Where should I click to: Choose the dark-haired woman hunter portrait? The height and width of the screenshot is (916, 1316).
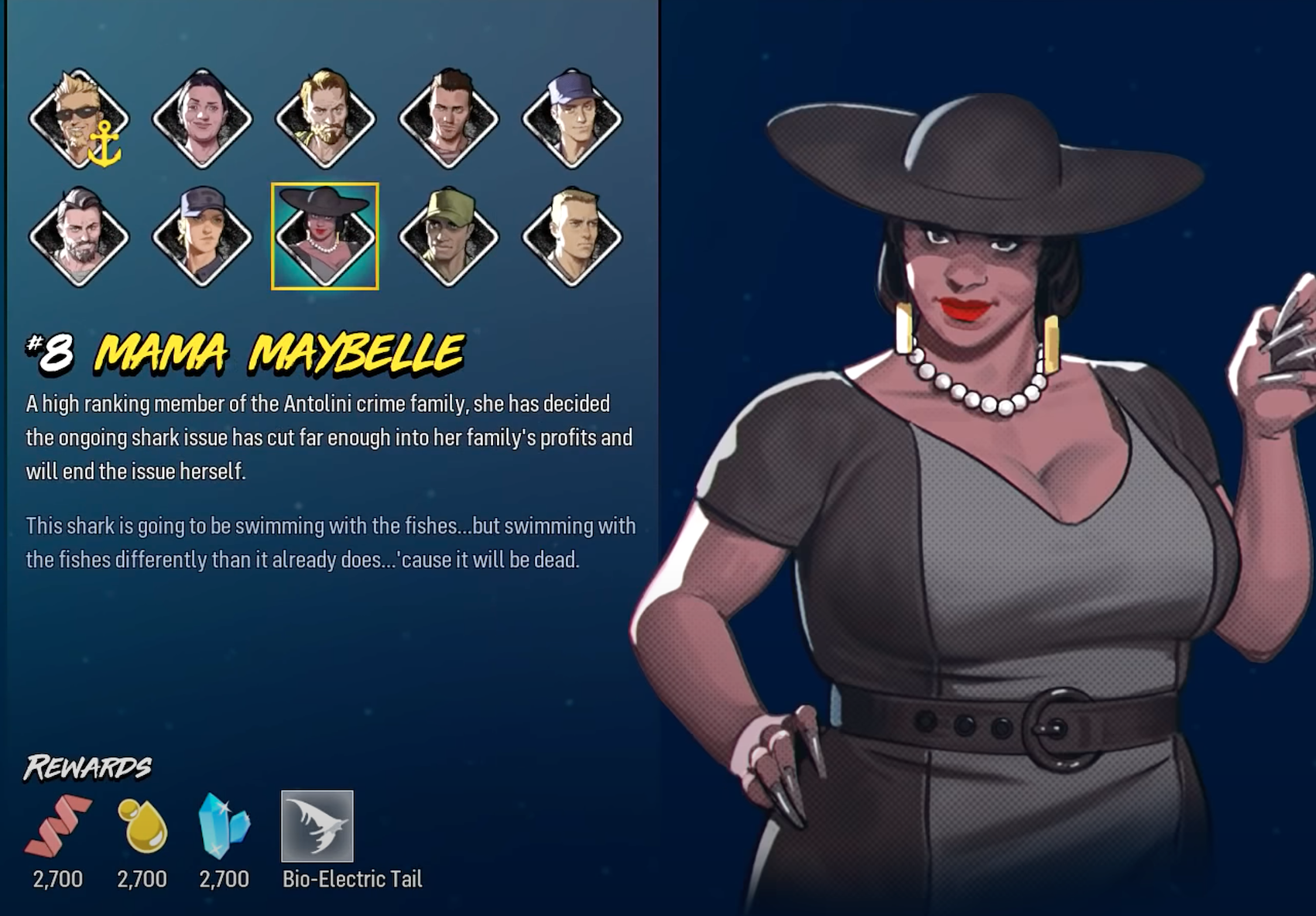(202, 119)
